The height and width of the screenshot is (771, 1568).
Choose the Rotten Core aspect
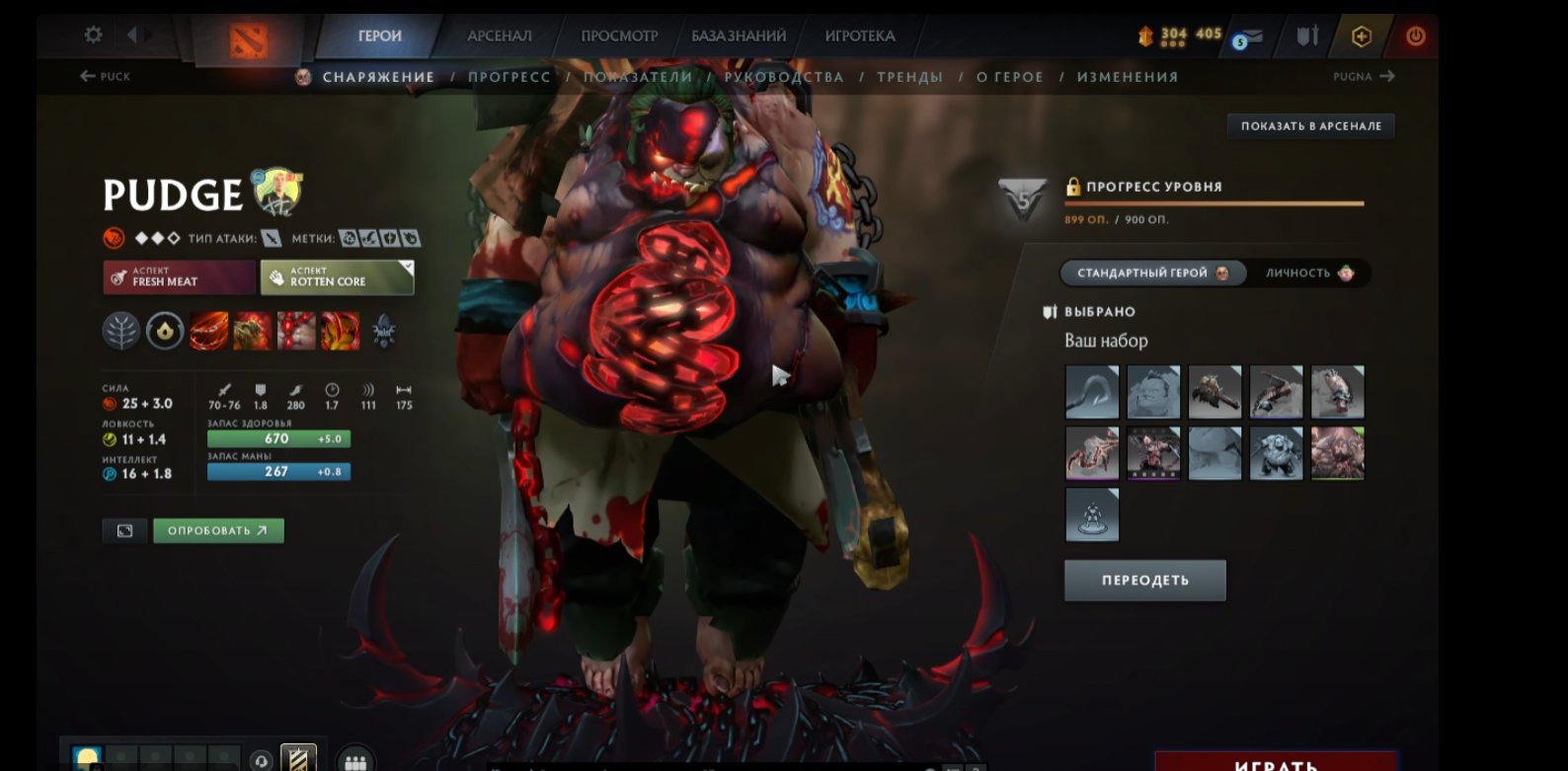(x=337, y=277)
